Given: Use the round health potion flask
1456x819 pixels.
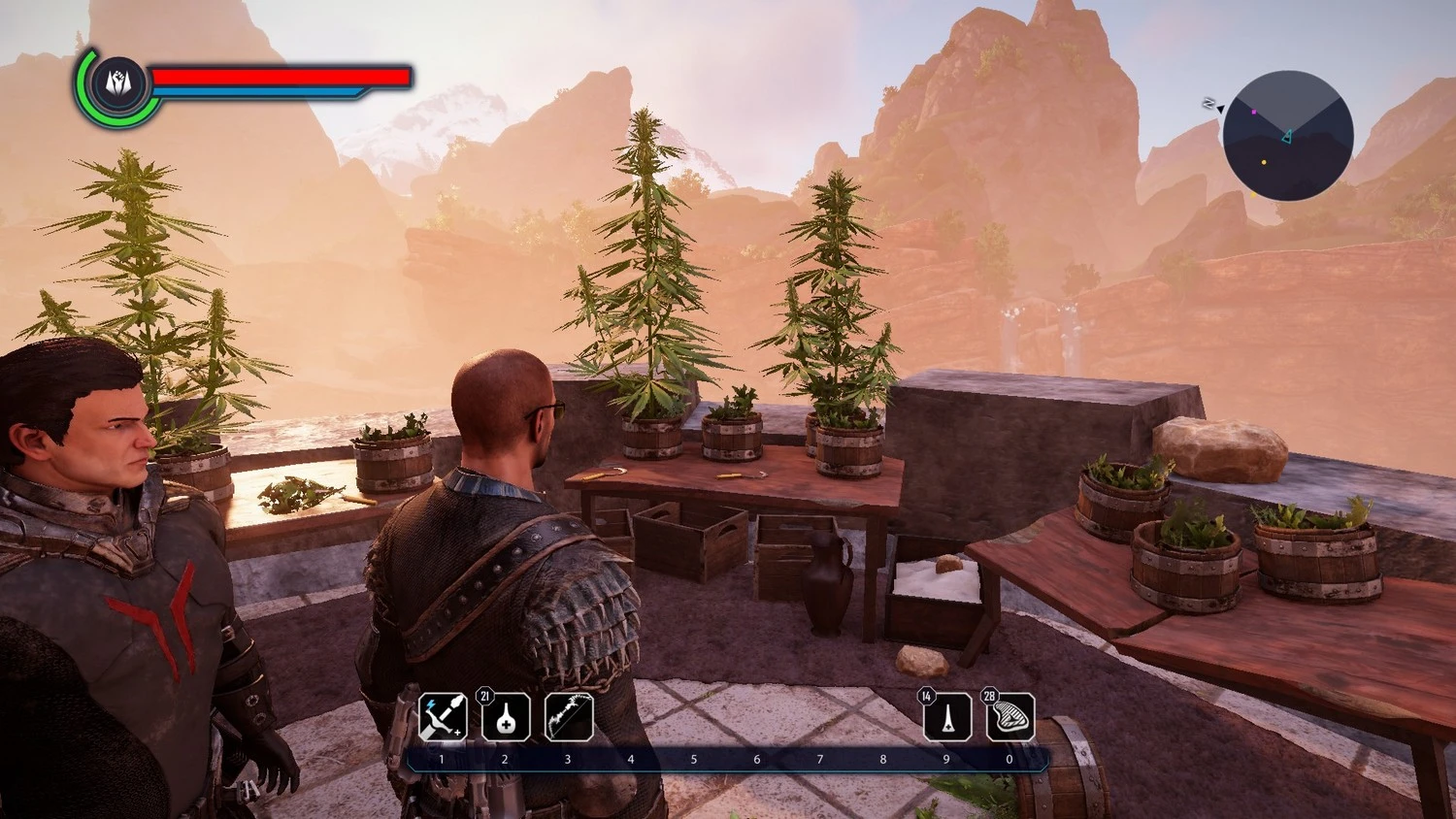Looking at the screenshot, I should [x=506, y=717].
